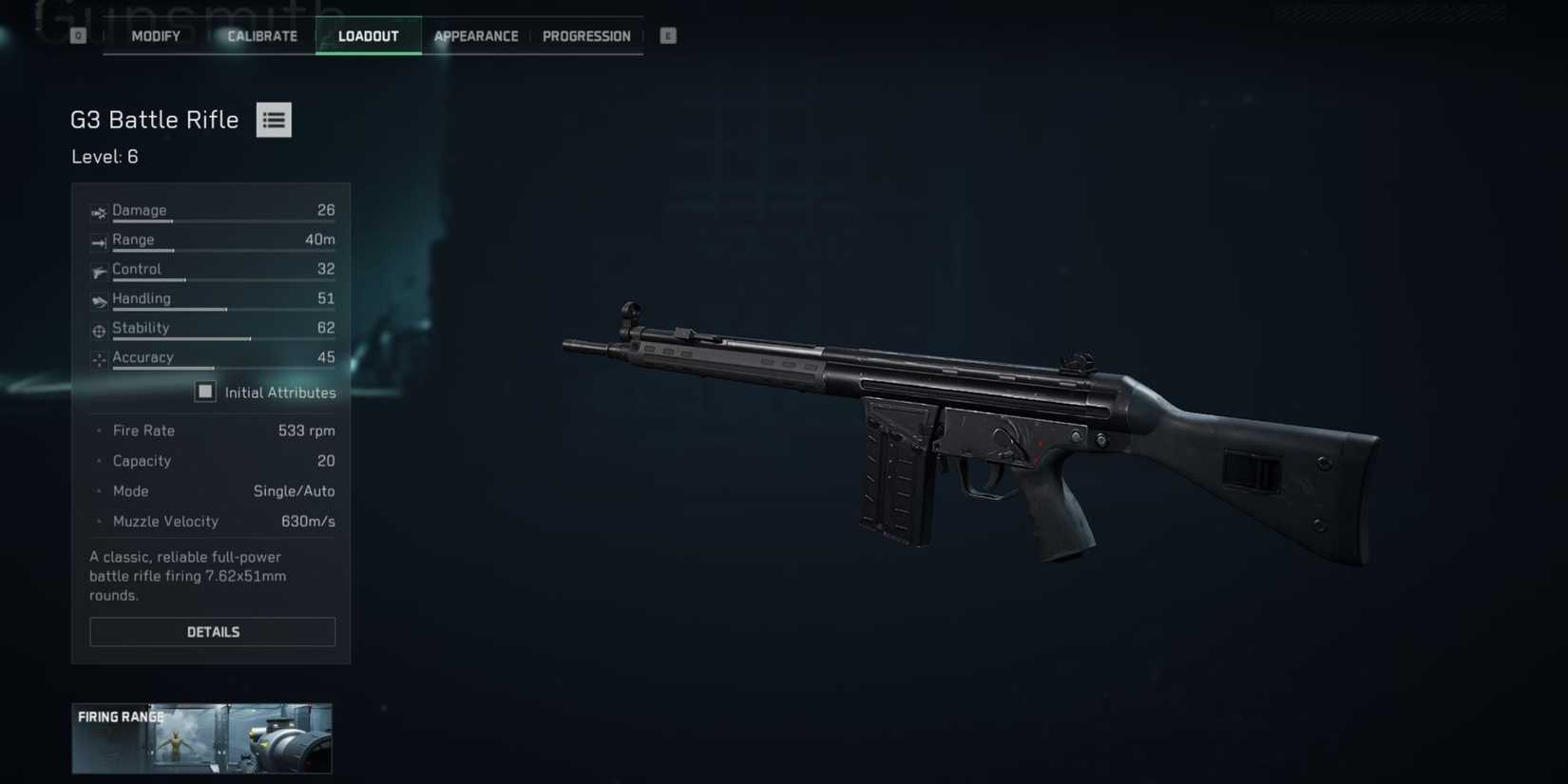
Task: Click the Handling stat icon
Action: coord(99,301)
